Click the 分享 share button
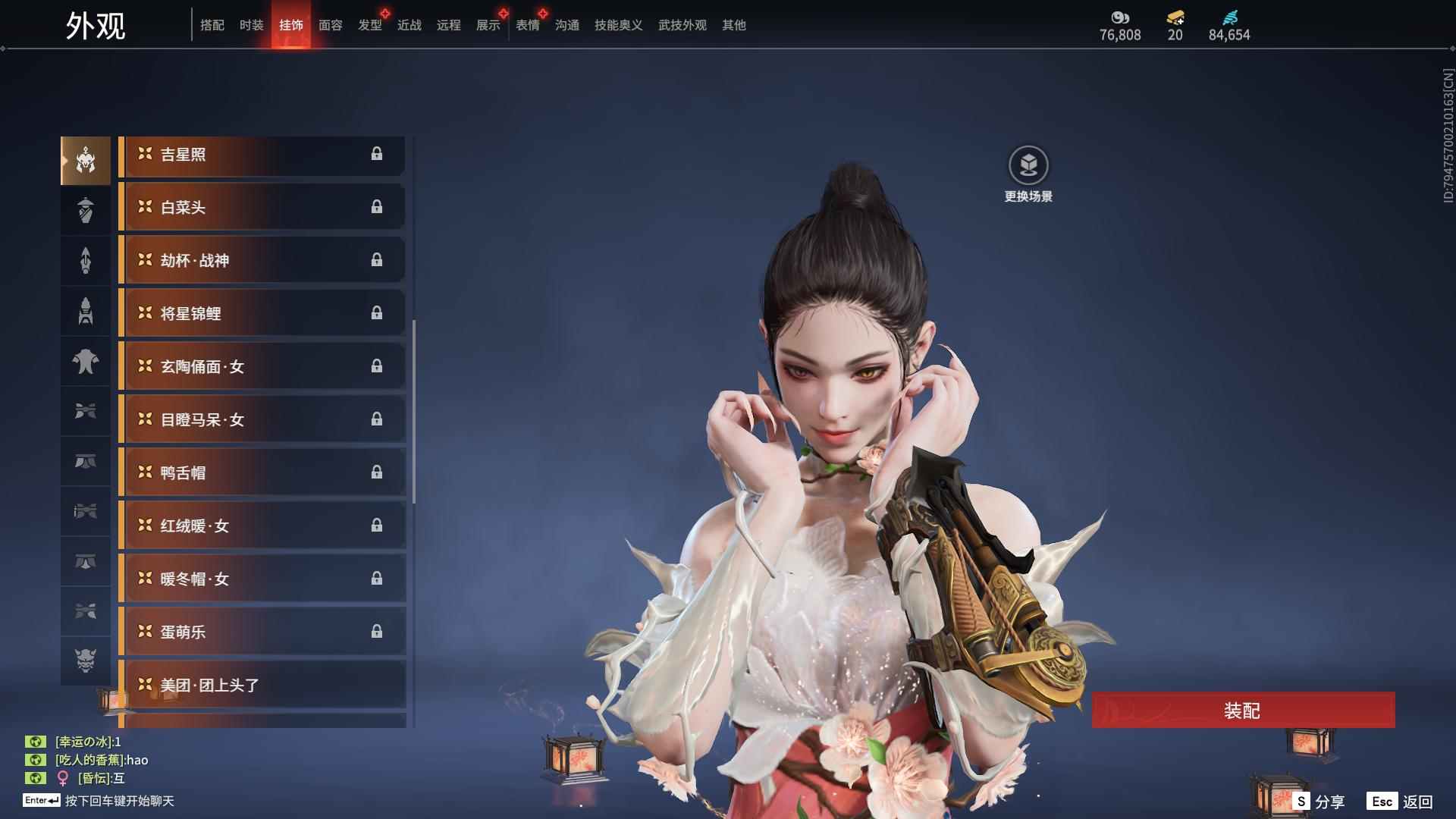 tap(1320, 800)
